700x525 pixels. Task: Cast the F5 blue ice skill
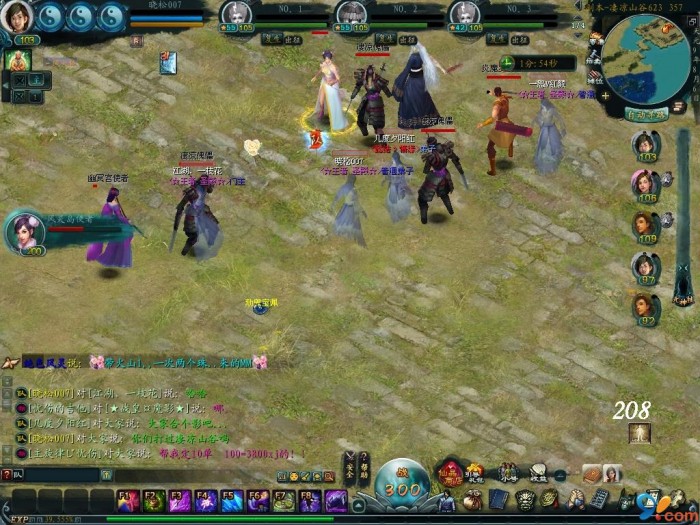tap(232, 499)
